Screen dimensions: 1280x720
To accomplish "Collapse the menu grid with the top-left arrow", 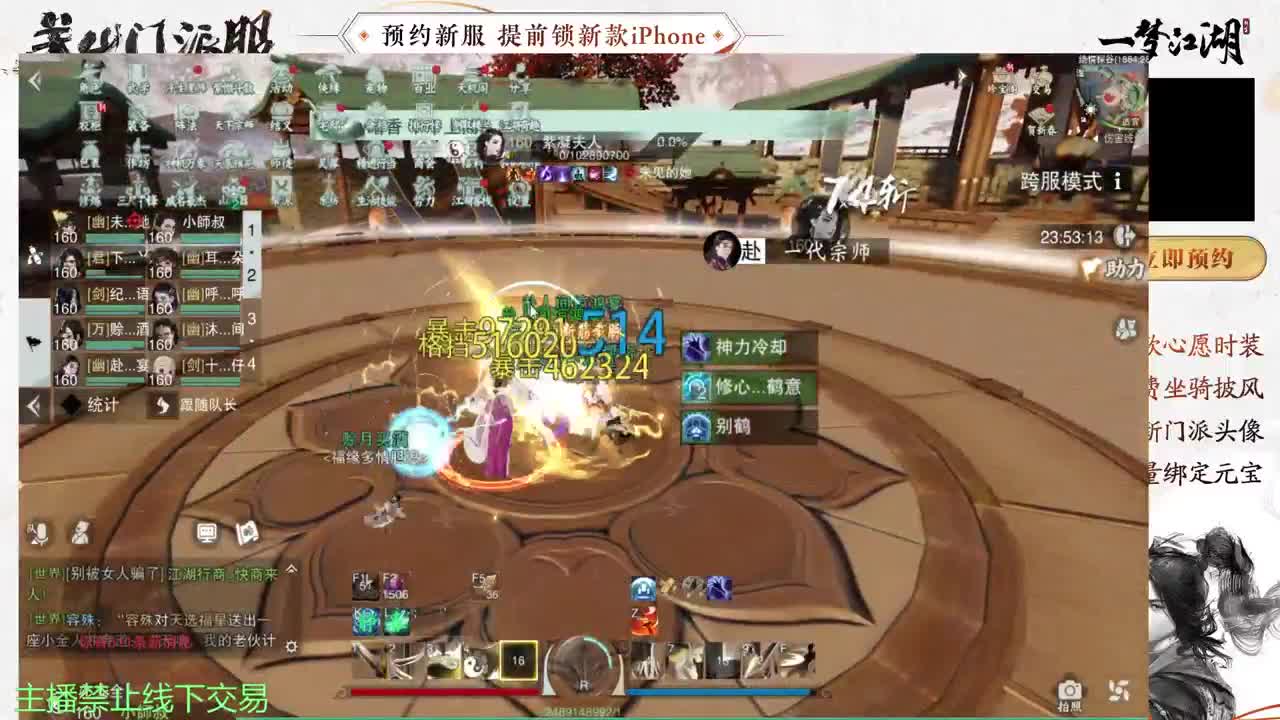I will 33,78.
